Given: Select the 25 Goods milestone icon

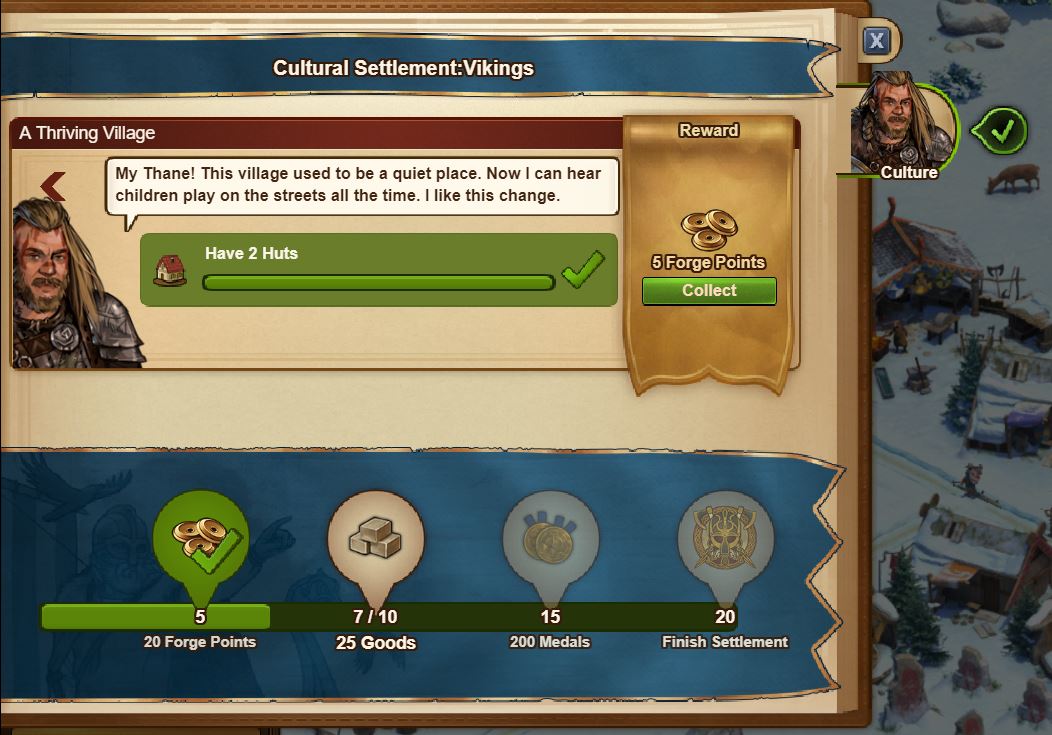Looking at the screenshot, I should [x=376, y=540].
